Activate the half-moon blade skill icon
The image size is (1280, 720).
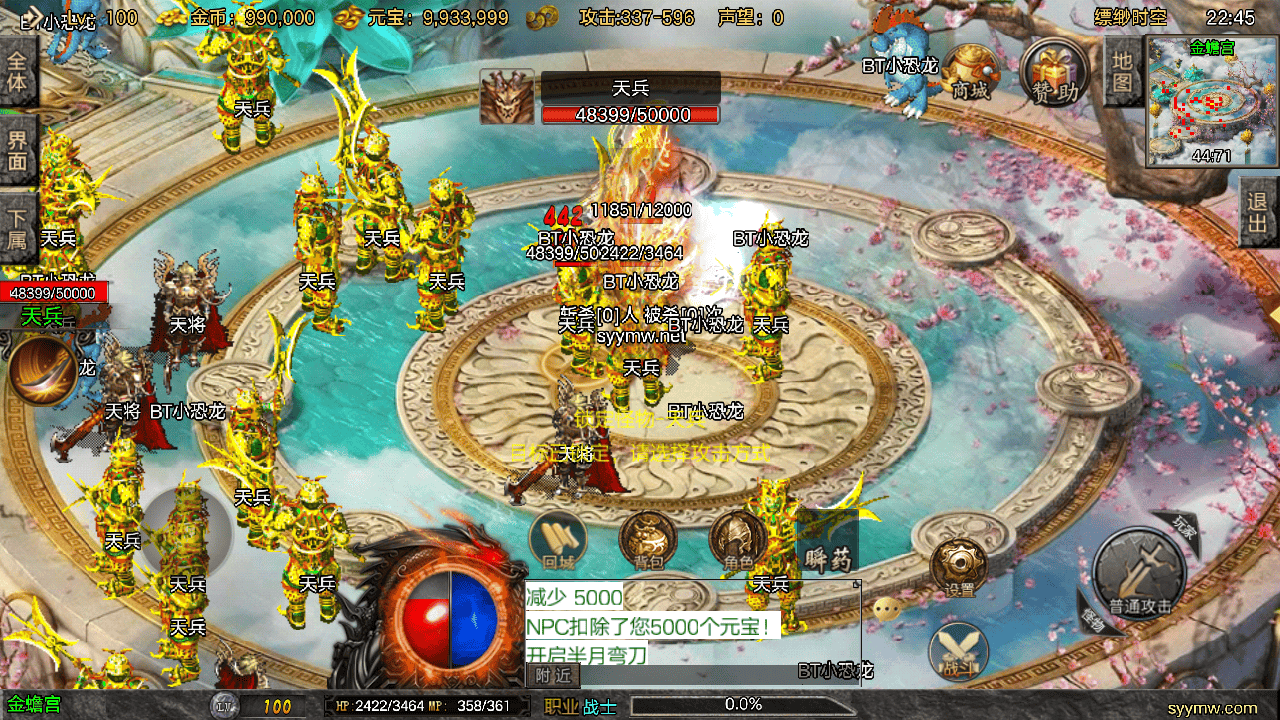(42, 368)
